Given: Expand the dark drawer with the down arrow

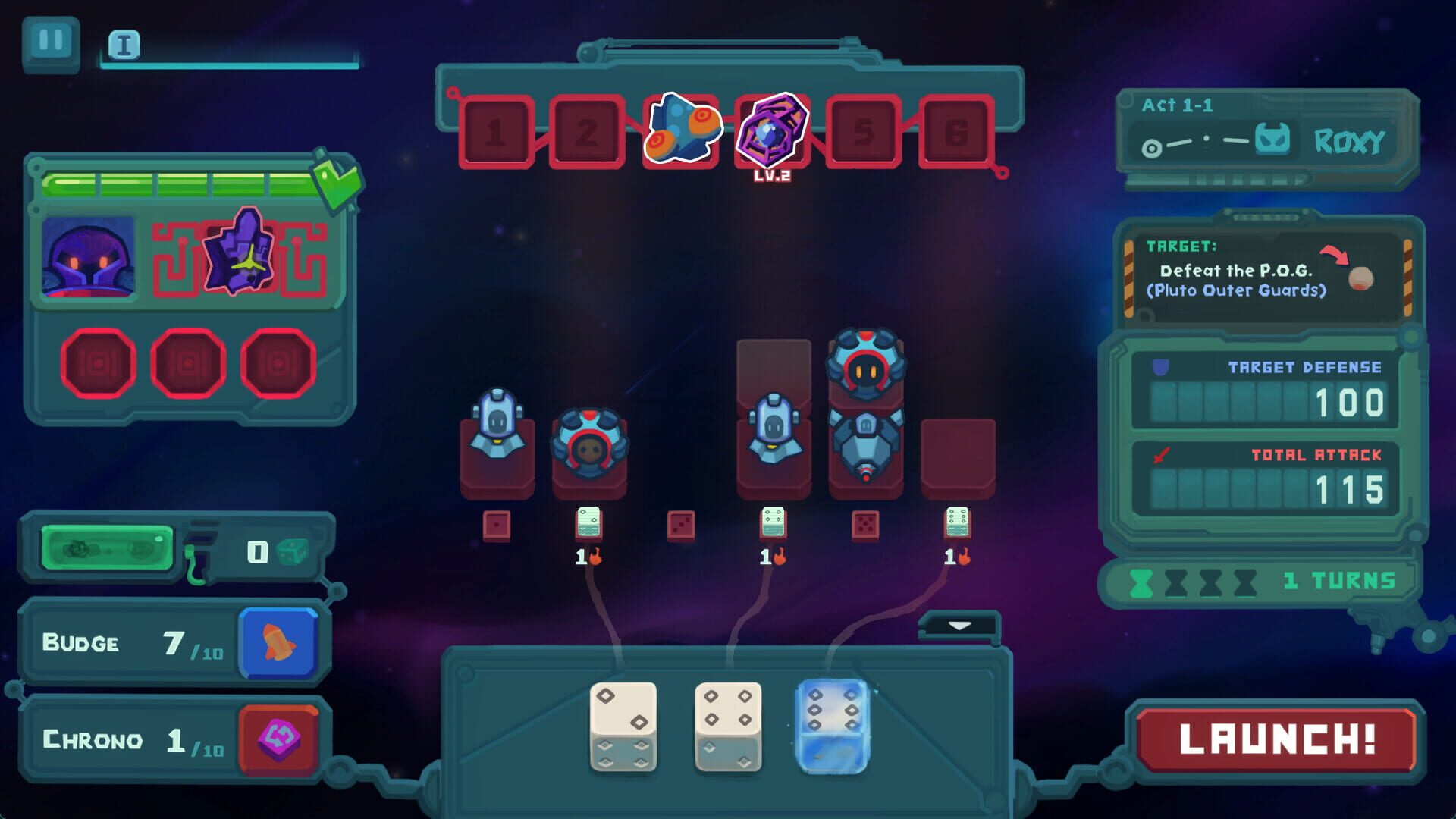Looking at the screenshot, I should [958, 626].
